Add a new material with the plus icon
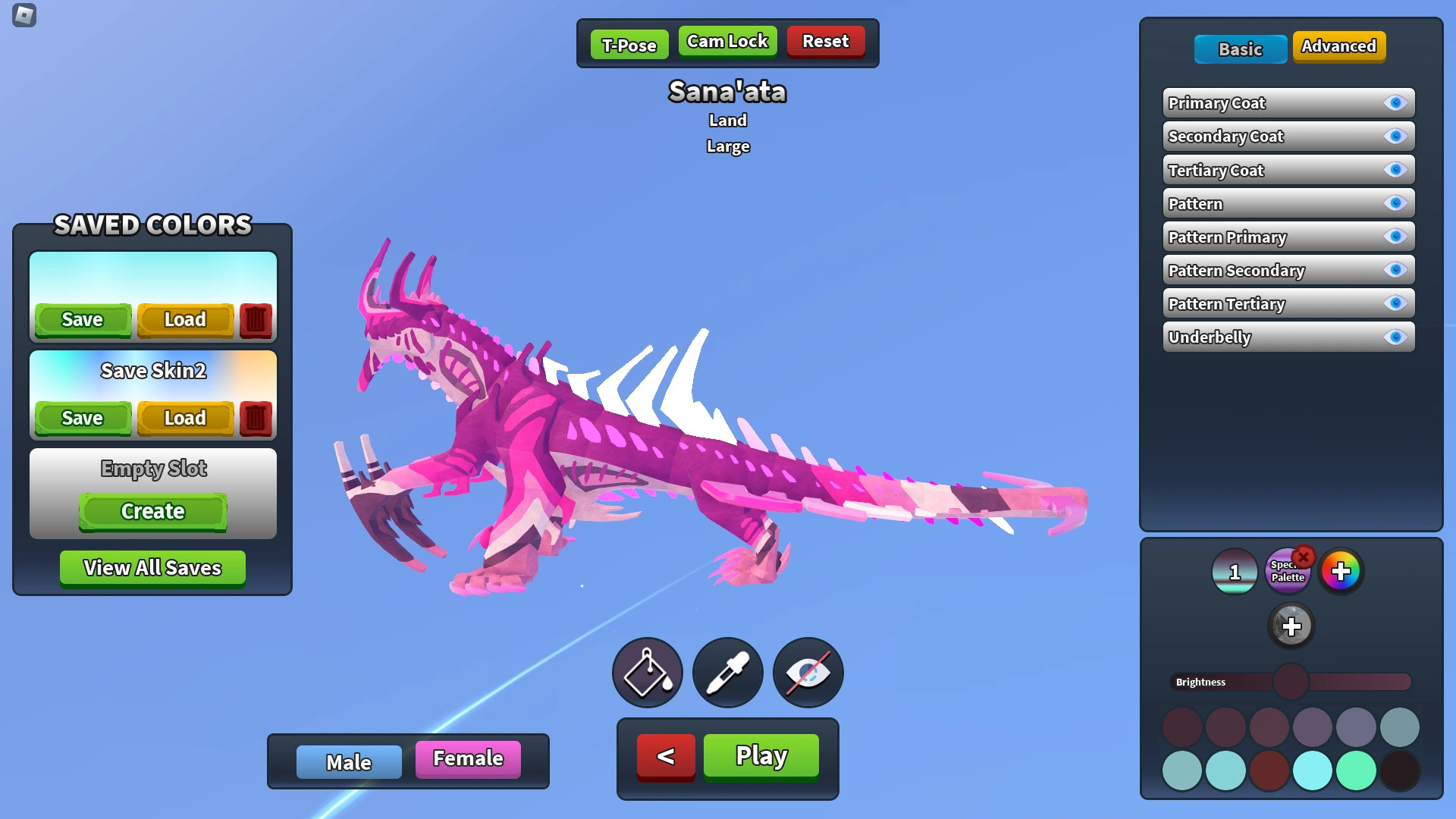This screenshot has width=1456, height=819. click(1291, 626)
